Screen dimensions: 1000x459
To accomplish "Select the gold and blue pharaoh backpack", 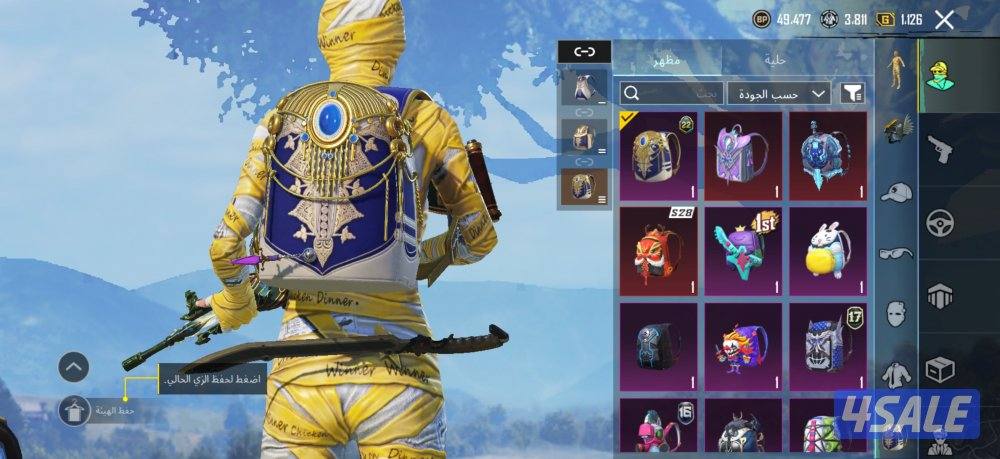I will coord(658,156).
